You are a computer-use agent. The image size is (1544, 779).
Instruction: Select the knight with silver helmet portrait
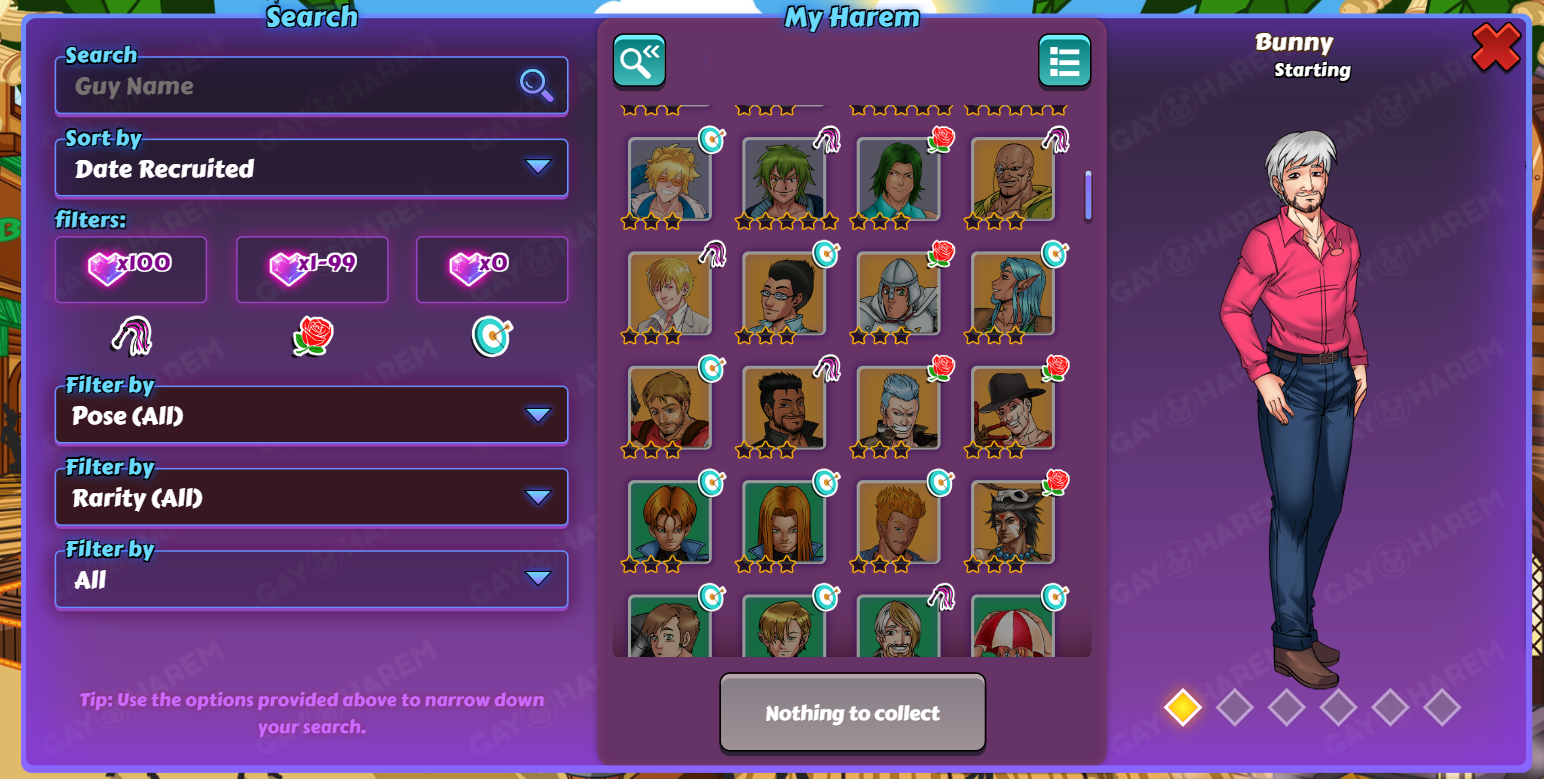(898, 293)
